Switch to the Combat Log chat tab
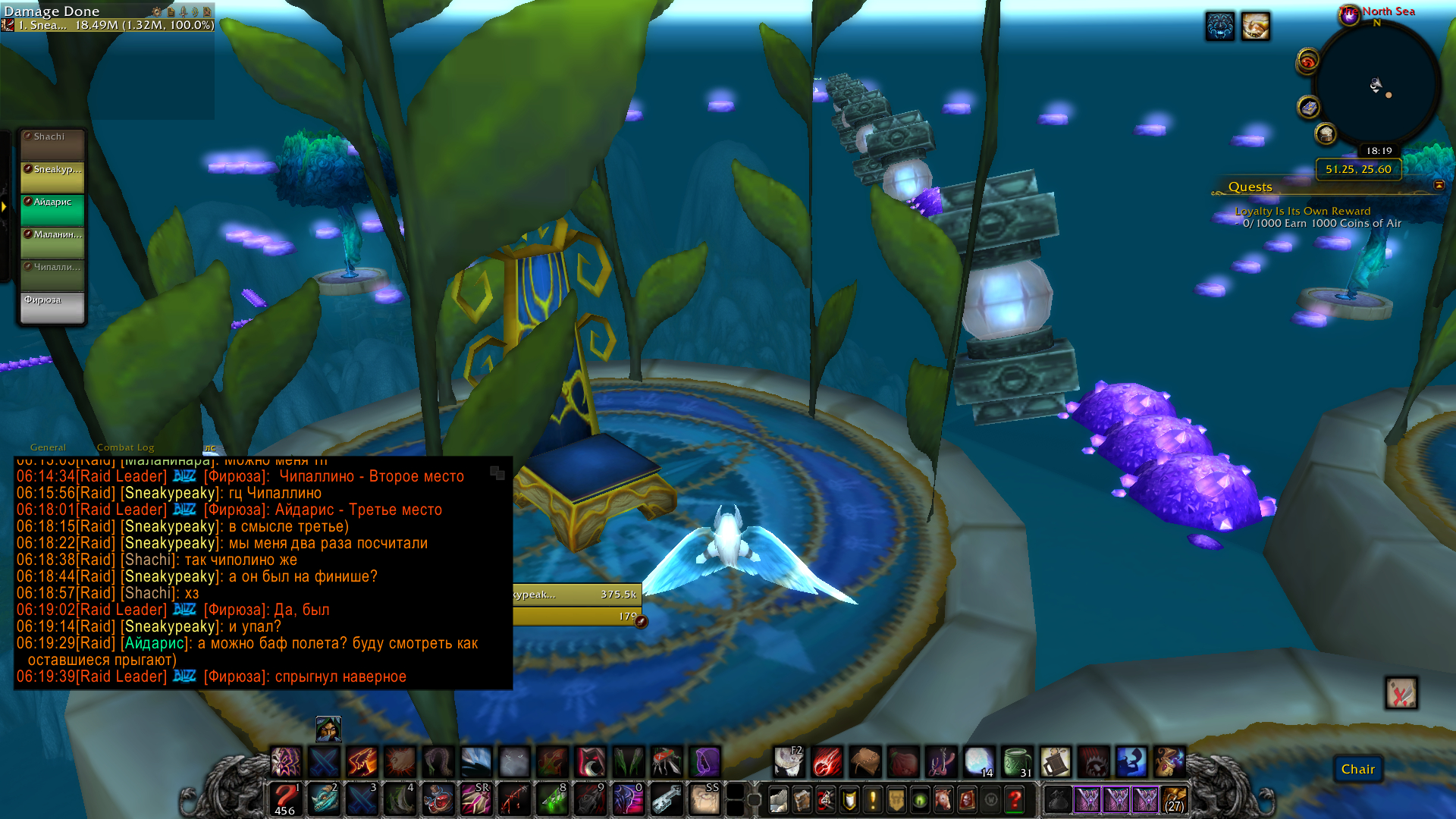1456x819 pixels. (x=125, y=447)
